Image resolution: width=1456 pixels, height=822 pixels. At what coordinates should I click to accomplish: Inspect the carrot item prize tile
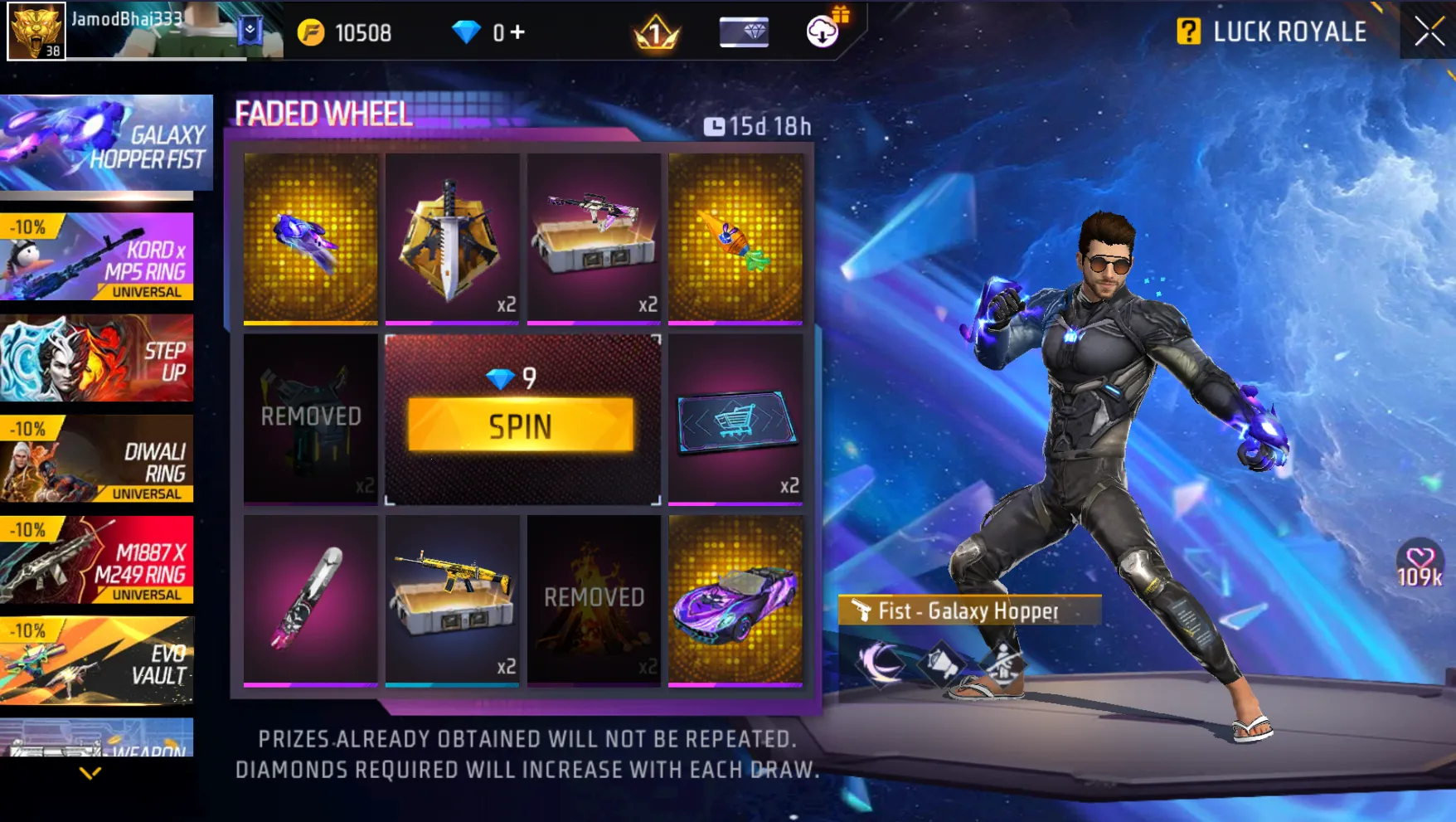pyautogui.click(x=735, y=237)
